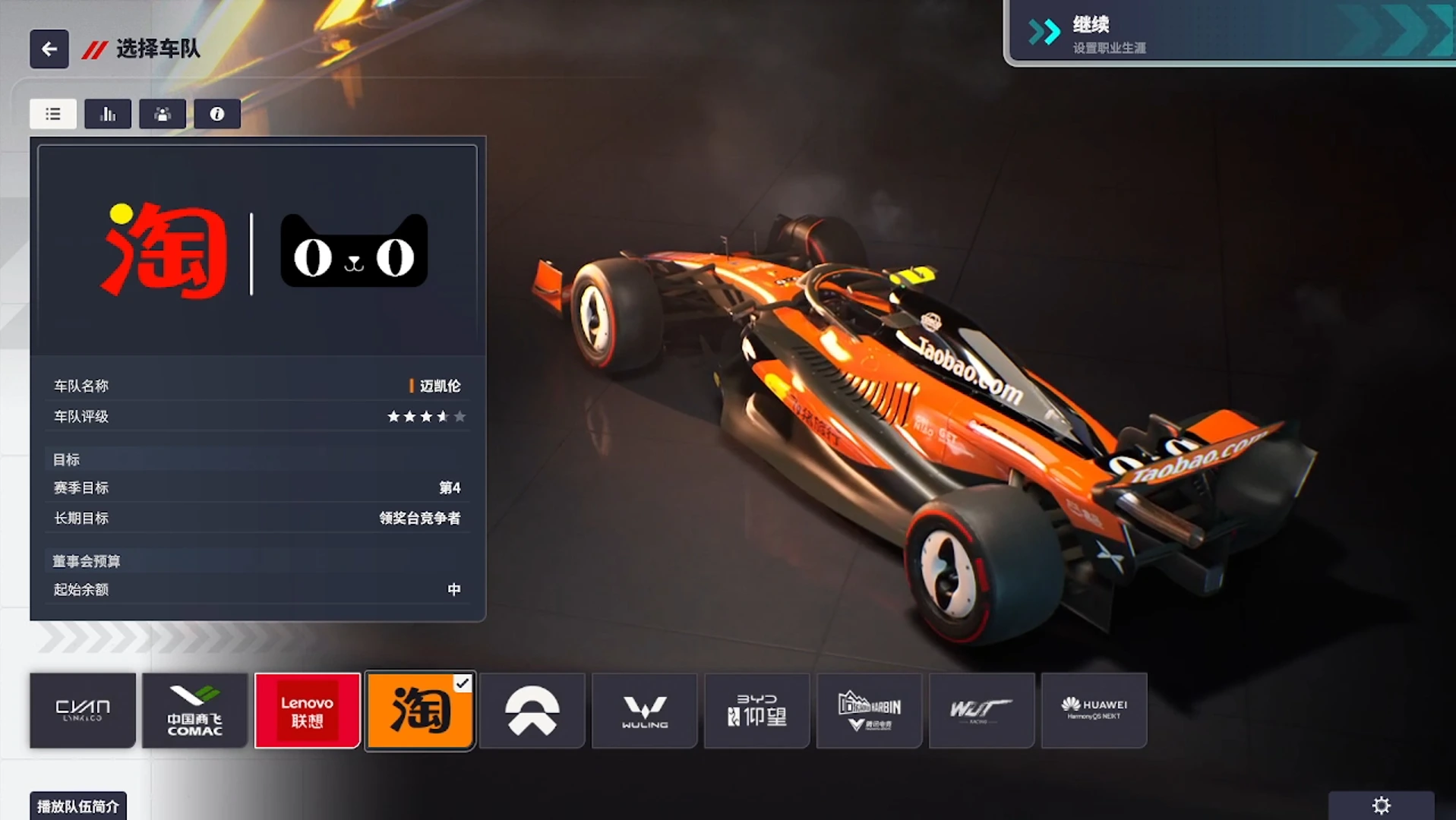
Task: Choose the NIO logo team tile
Action: pos(532,711)
